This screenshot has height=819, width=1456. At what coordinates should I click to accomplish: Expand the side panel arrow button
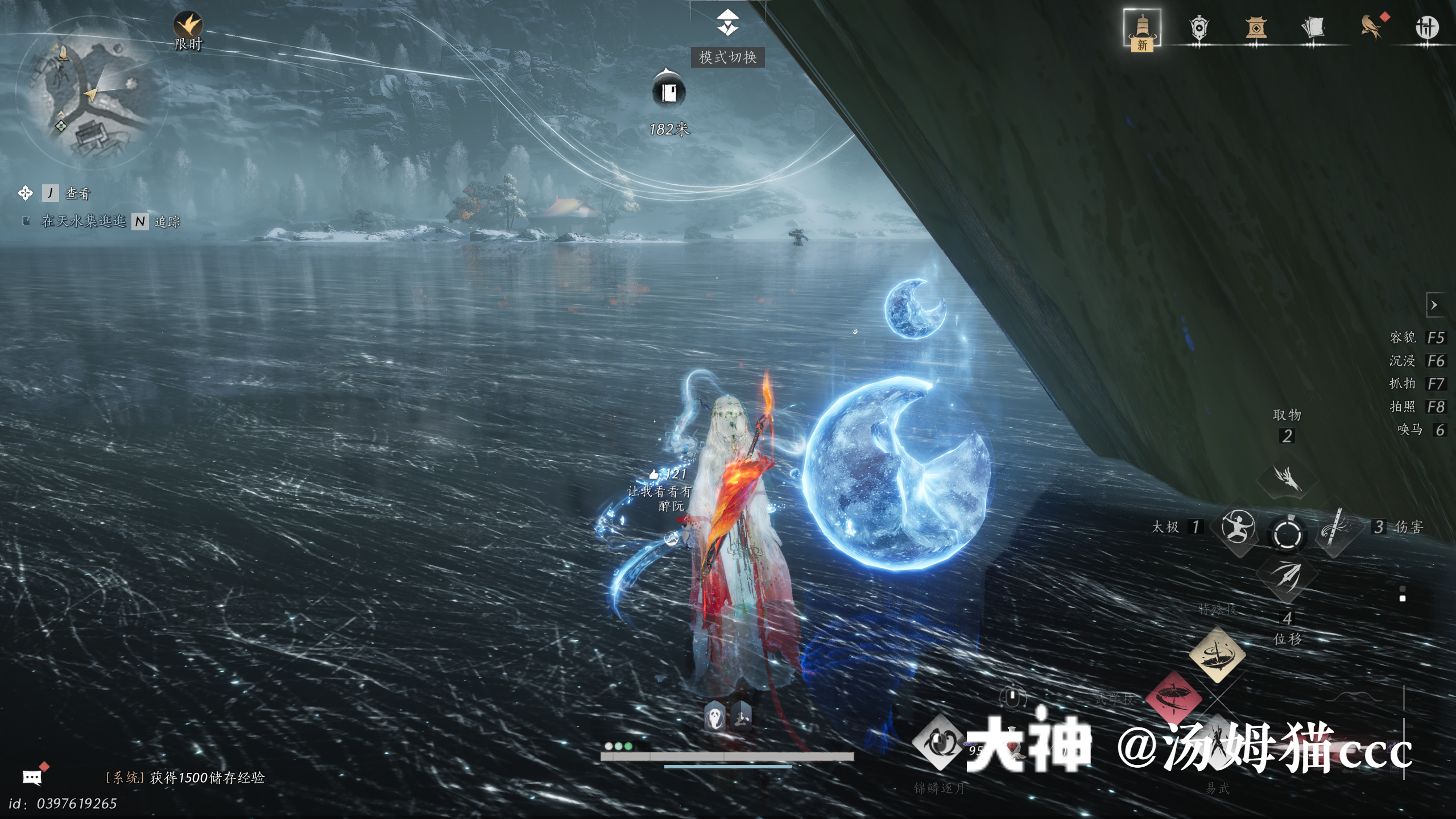1434,305
